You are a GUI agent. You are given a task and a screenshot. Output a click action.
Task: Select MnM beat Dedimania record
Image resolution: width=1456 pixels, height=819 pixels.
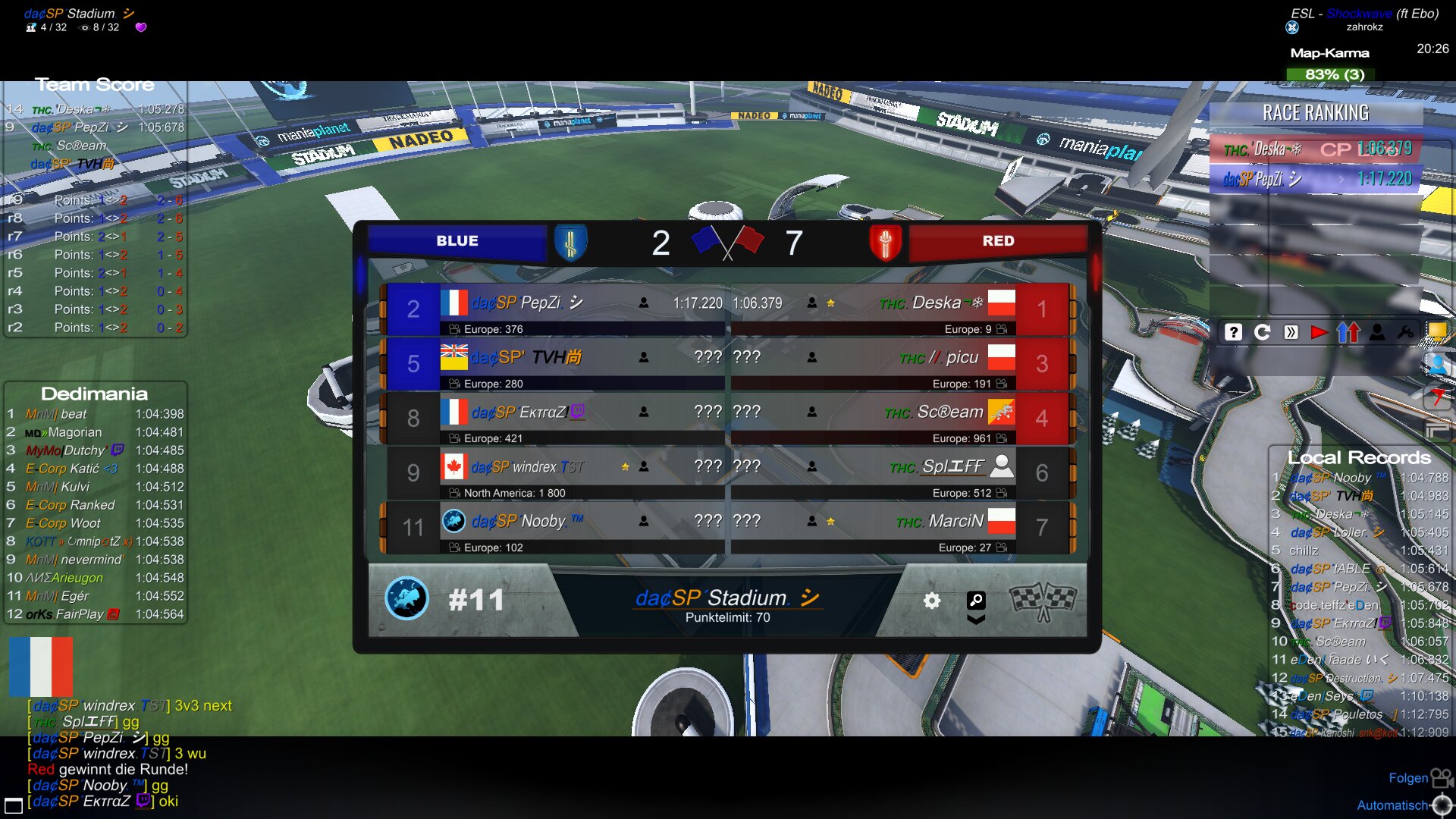[95, 414]
